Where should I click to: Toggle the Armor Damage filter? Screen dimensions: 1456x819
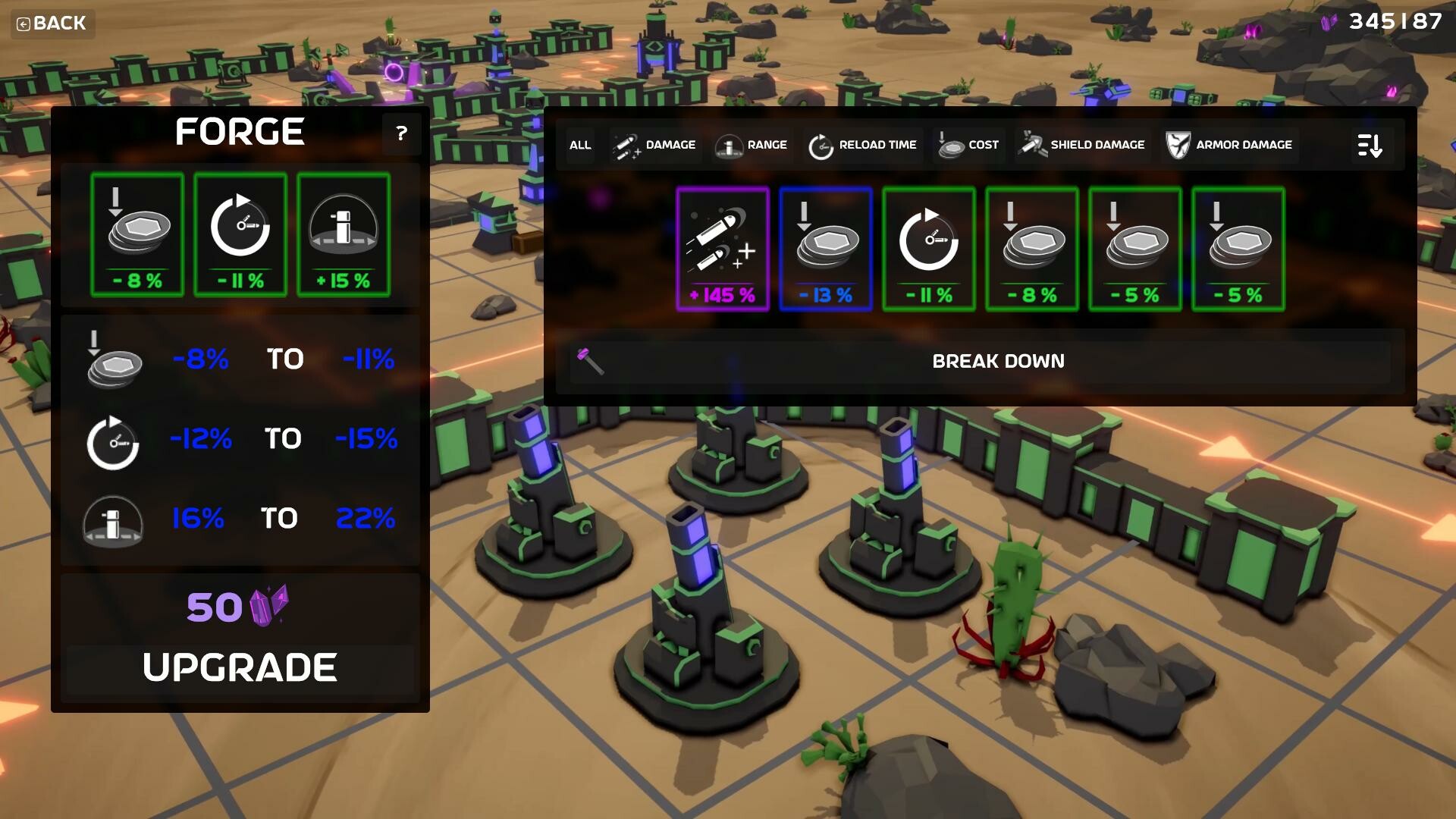pos(1228,145)
